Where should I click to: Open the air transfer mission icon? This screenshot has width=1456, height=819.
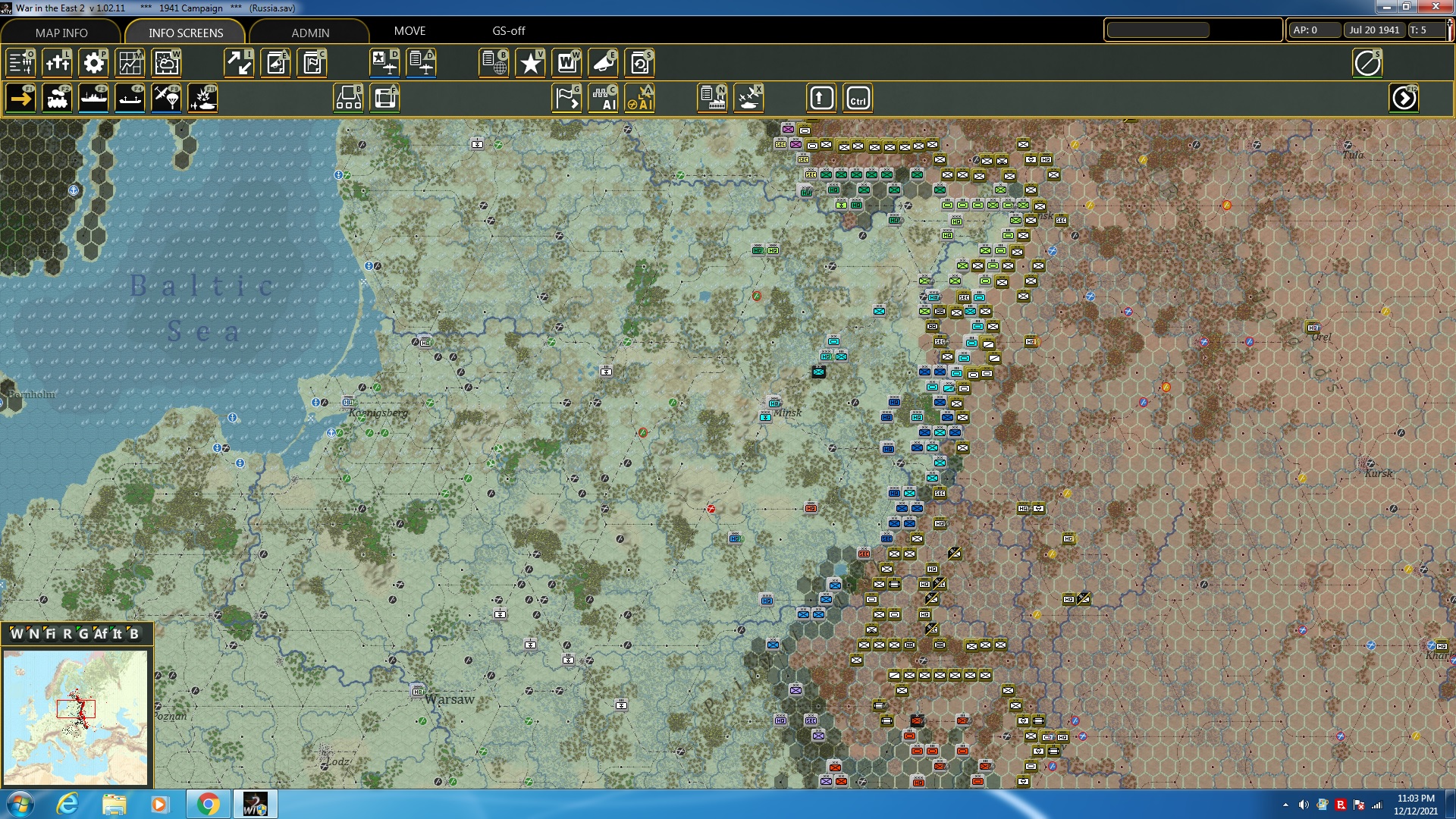166,98
